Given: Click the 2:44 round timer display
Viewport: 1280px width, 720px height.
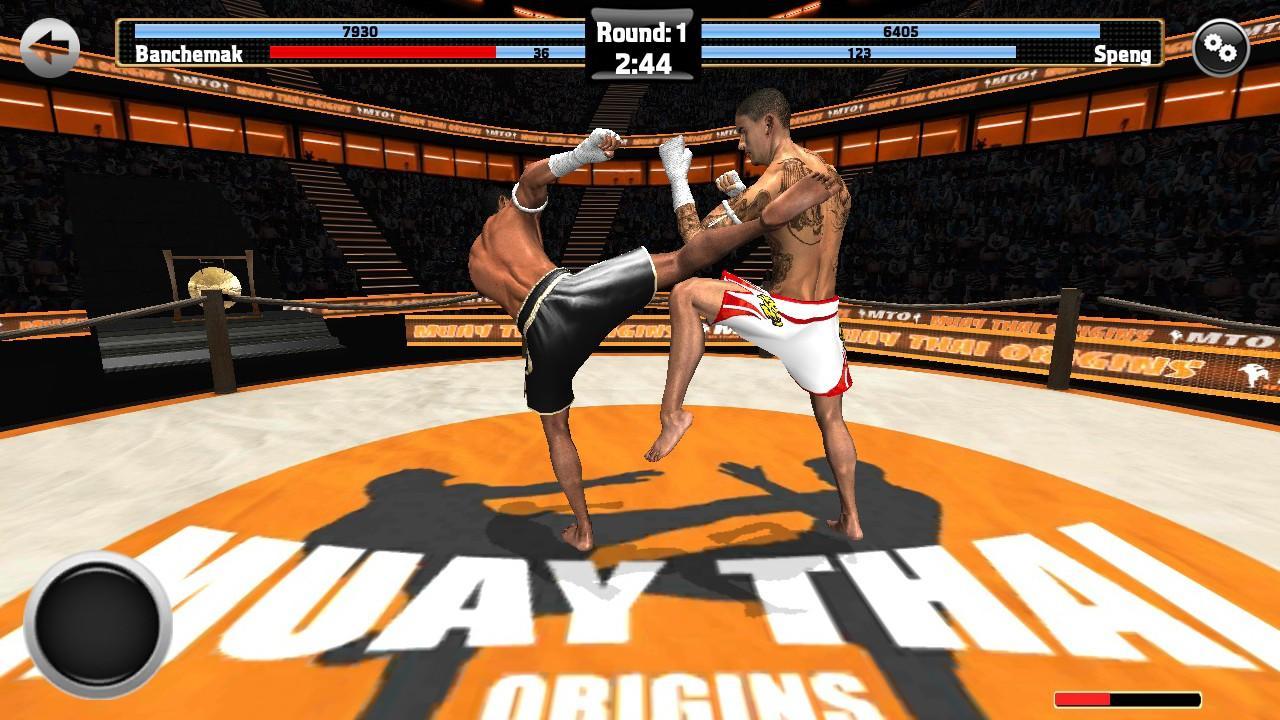Looking at the screenshot, I should point(644,62).
